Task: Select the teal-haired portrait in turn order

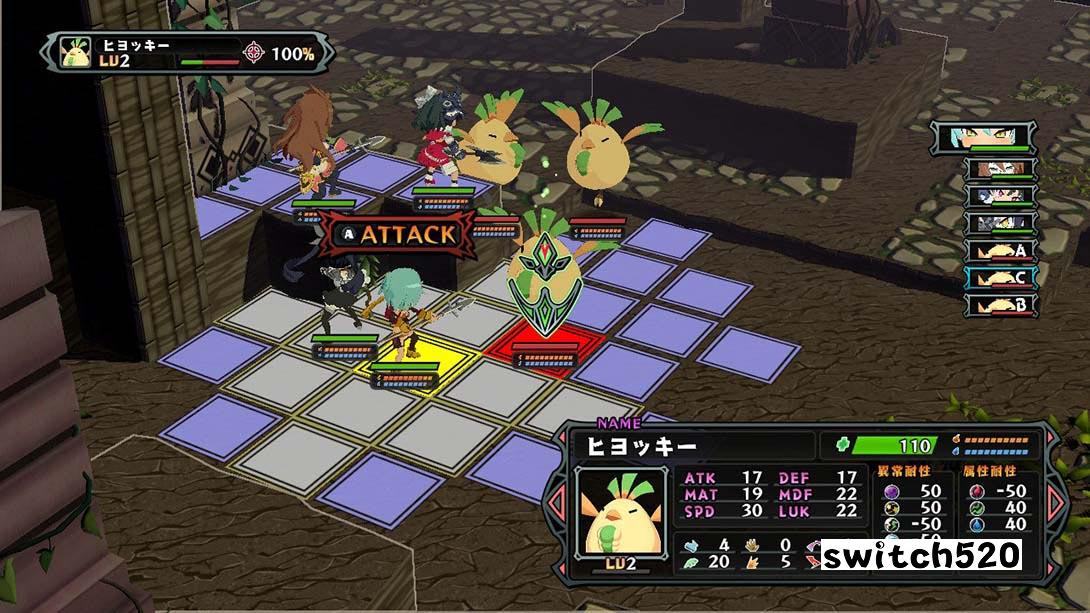Action: click(x=986, y=138)
